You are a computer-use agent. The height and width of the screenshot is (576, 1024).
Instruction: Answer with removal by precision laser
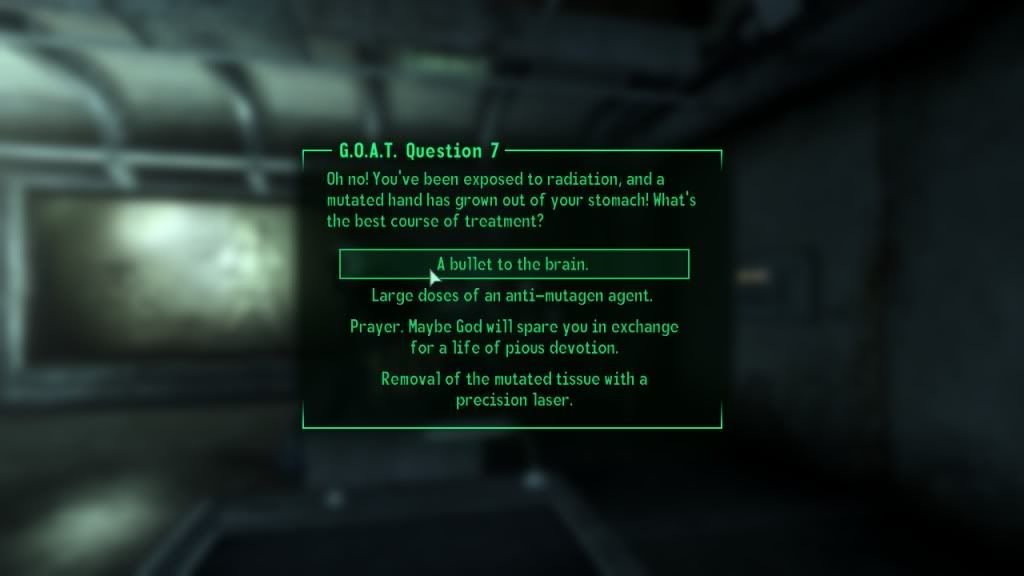point(514,390)
